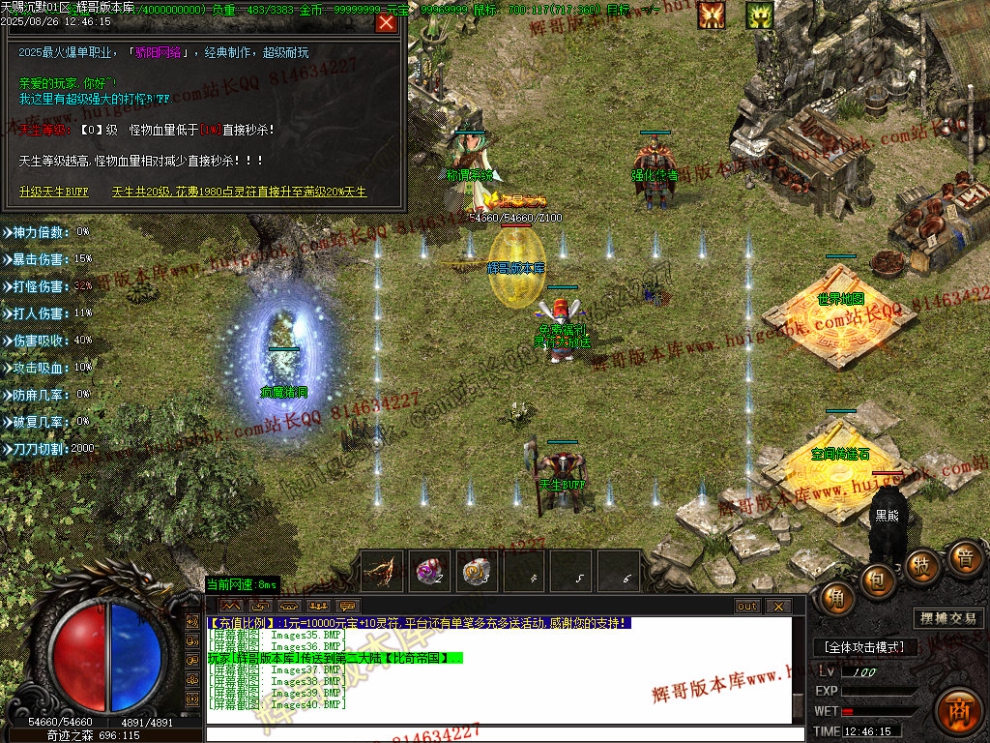Image resolution: width=990 pixels, height=743 pixels.
Task: Use the silver scroll item in the hotbar
Action: tap(476, 571)
